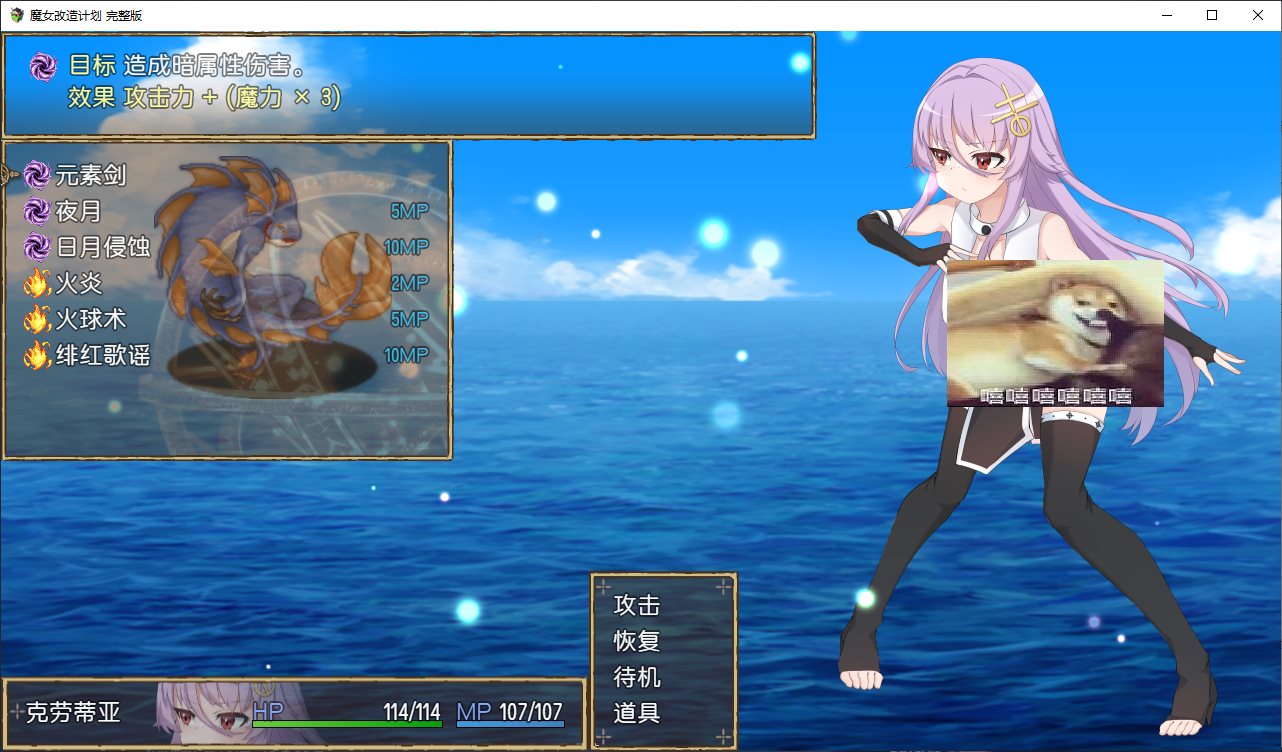Screen dimensions: 1282x752
Task: Close the game window
Action: [x=1258, y=15]
